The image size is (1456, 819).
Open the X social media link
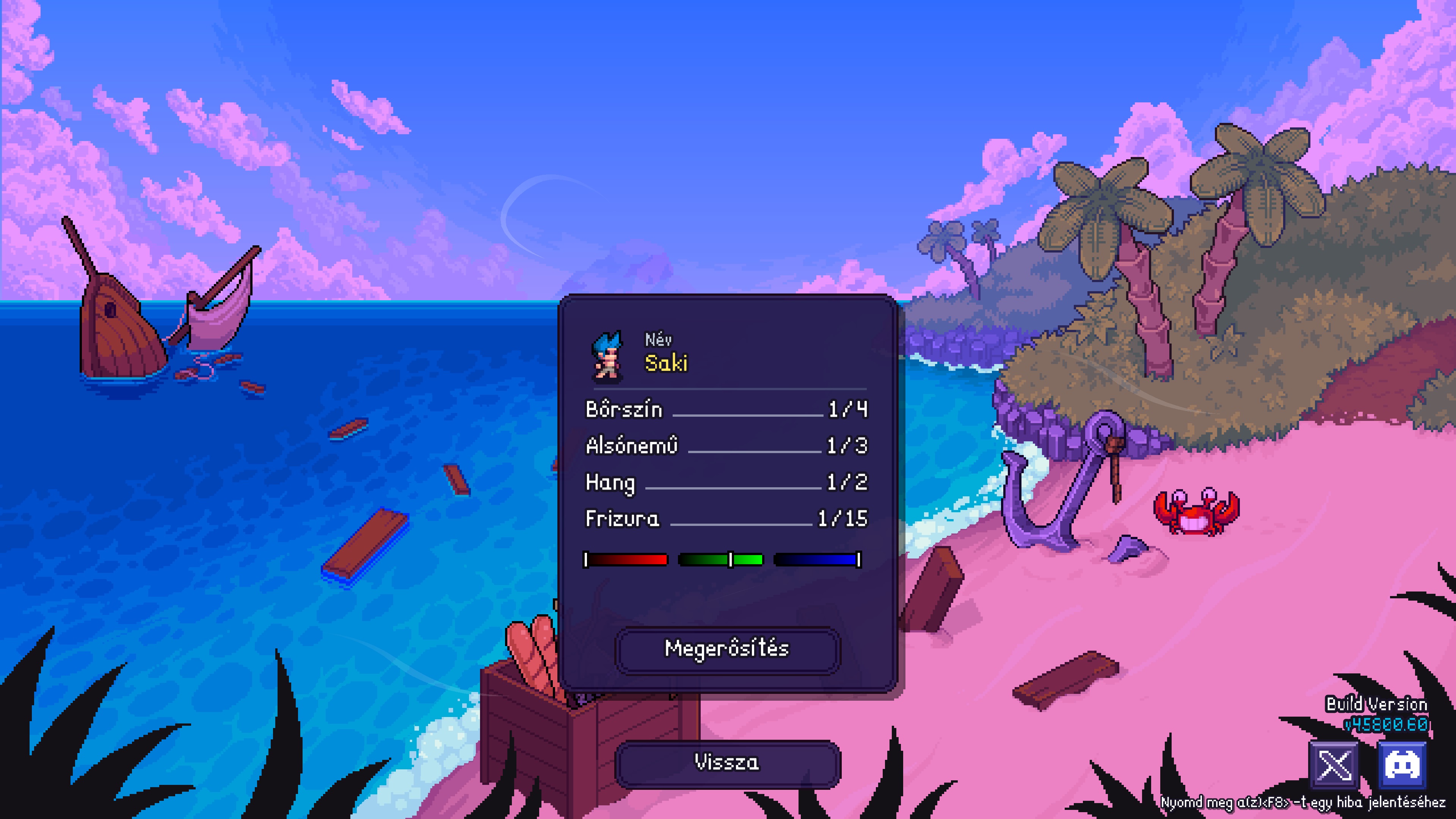click(x=1334, y=765)
